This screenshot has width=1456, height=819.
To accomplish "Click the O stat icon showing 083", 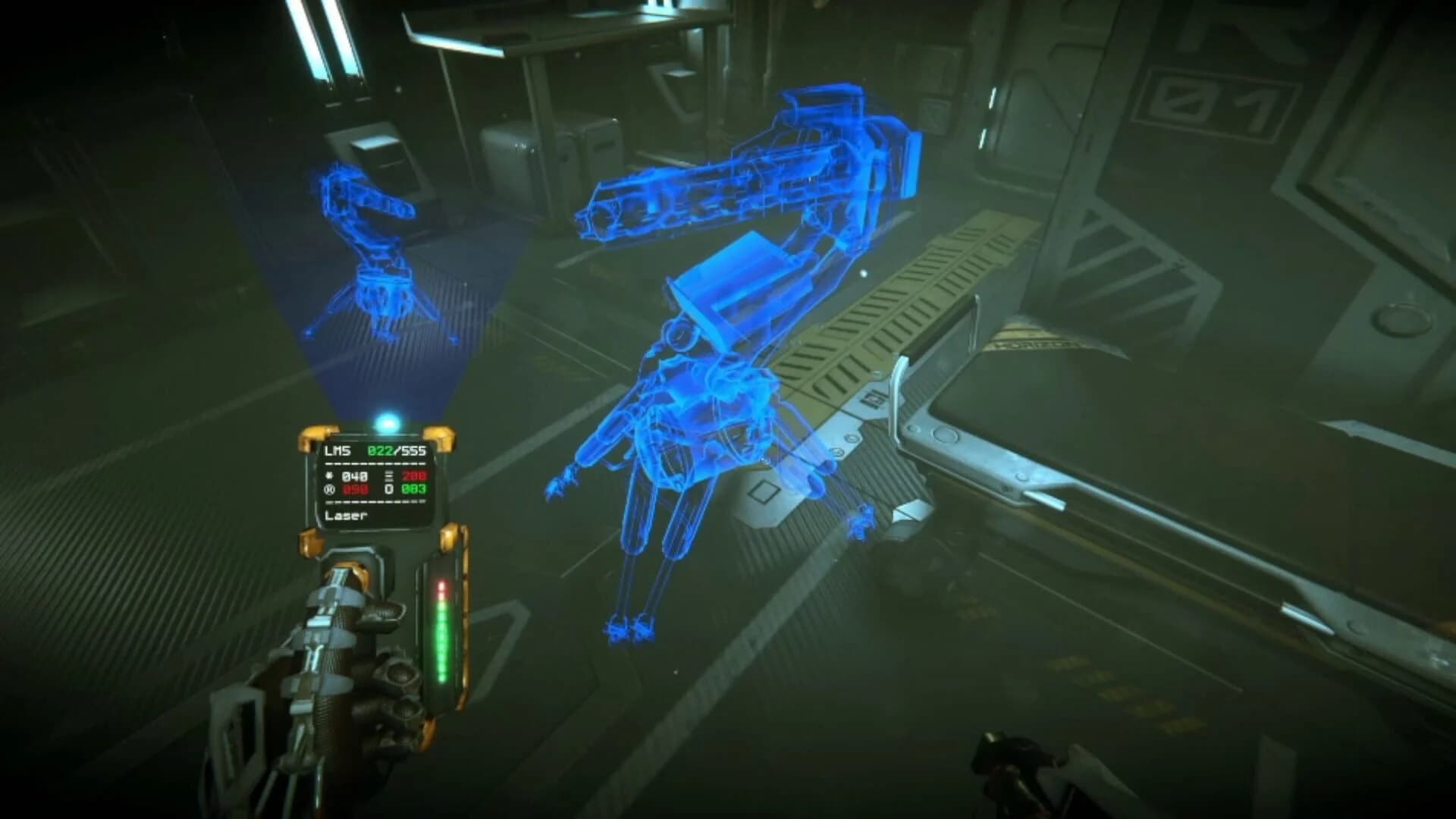I will click(x=389, y=490).
